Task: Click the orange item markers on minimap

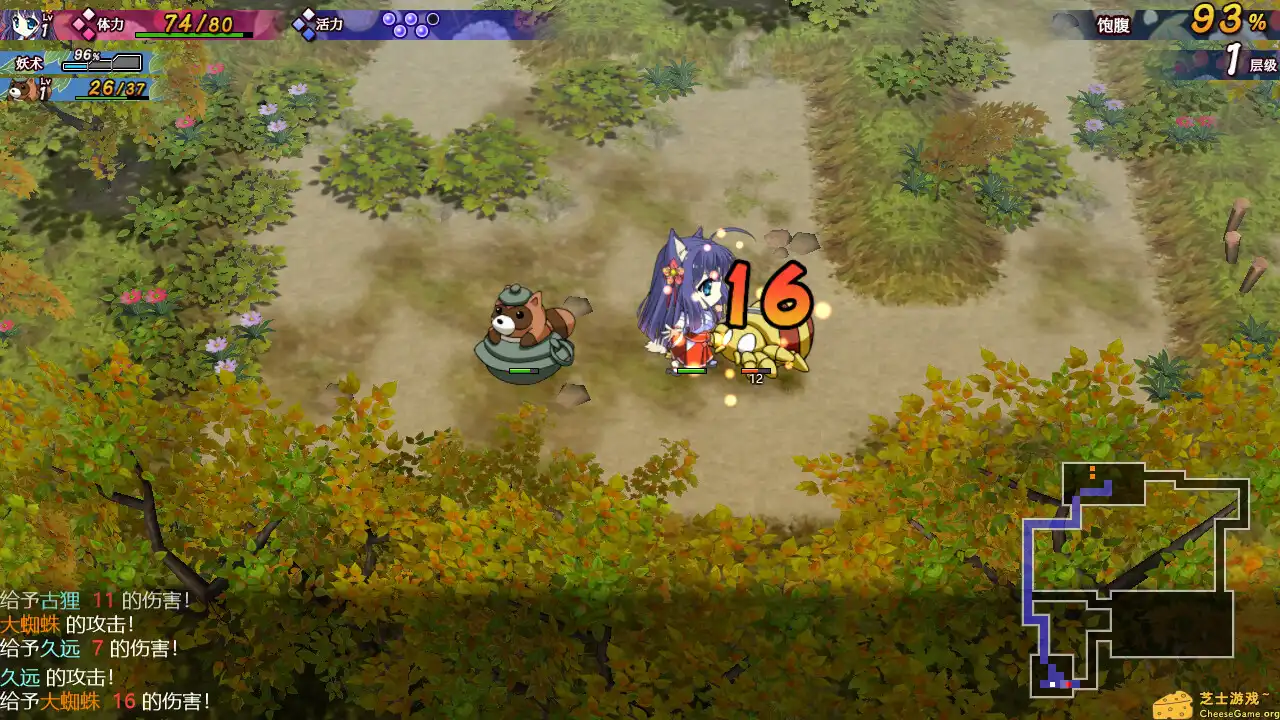Action: click(1091, 472)
